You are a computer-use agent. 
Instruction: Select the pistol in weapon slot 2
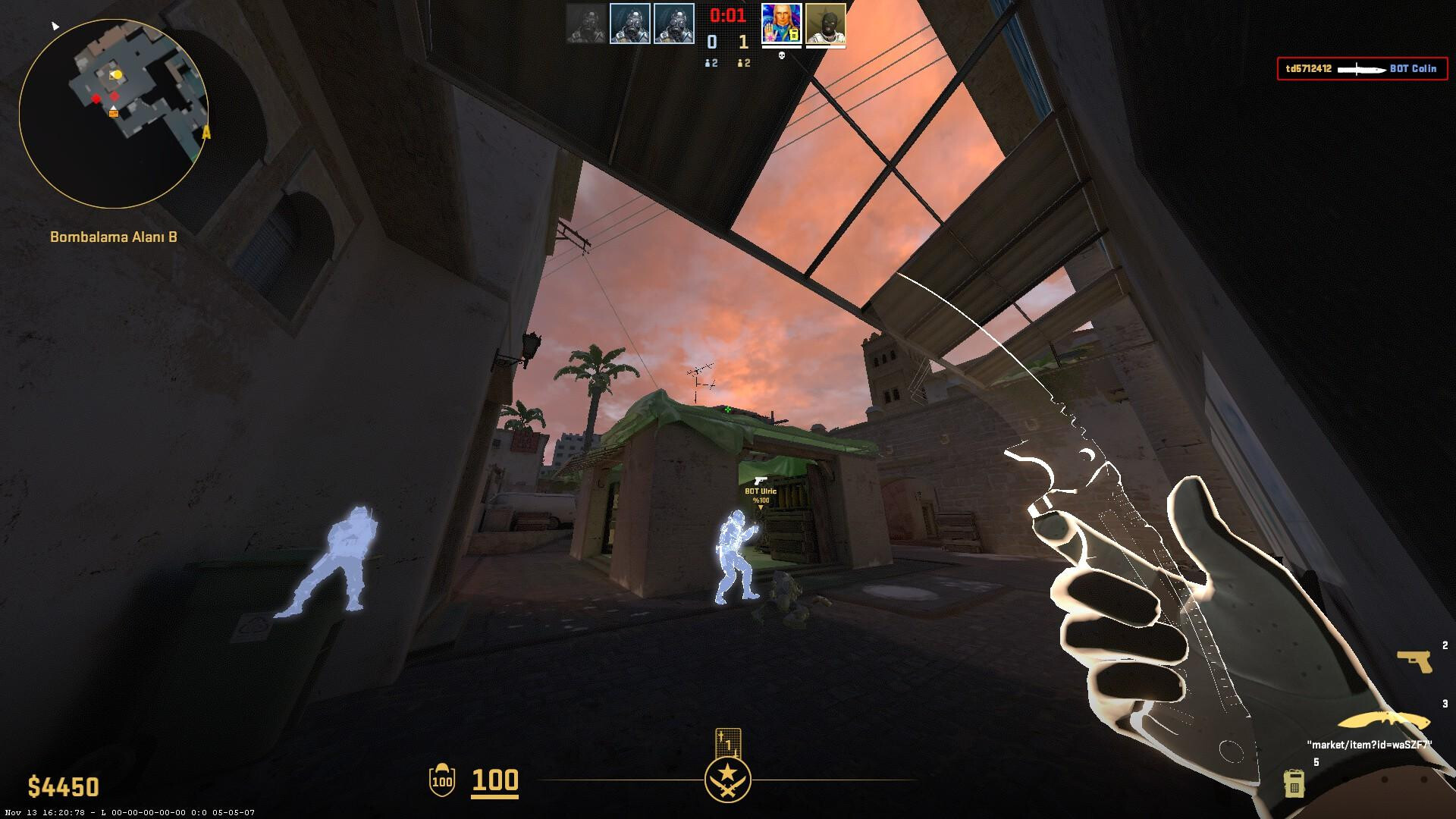tap(1414, 661)
